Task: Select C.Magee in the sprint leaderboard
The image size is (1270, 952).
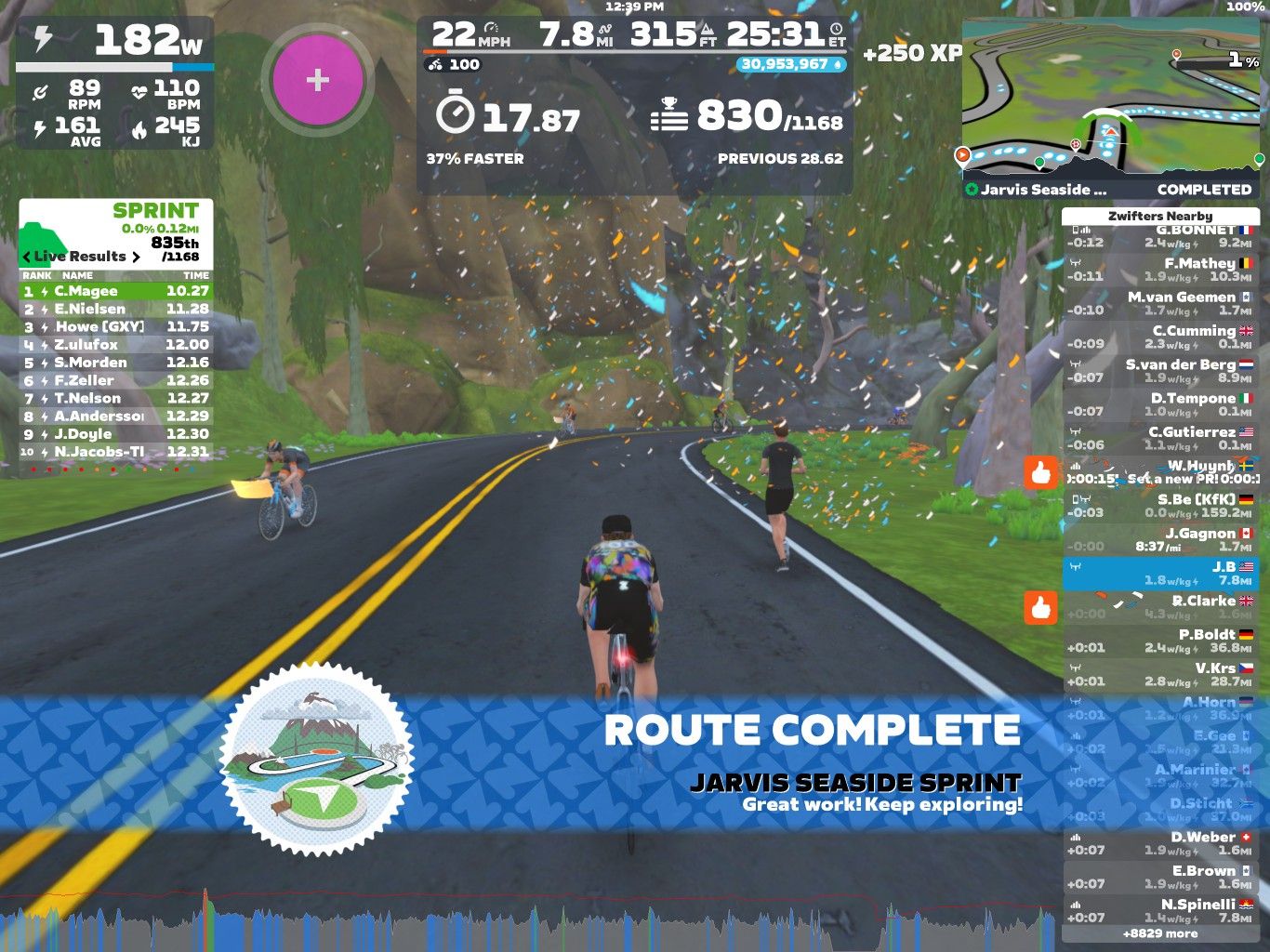Action: click(x=115, y=291)
